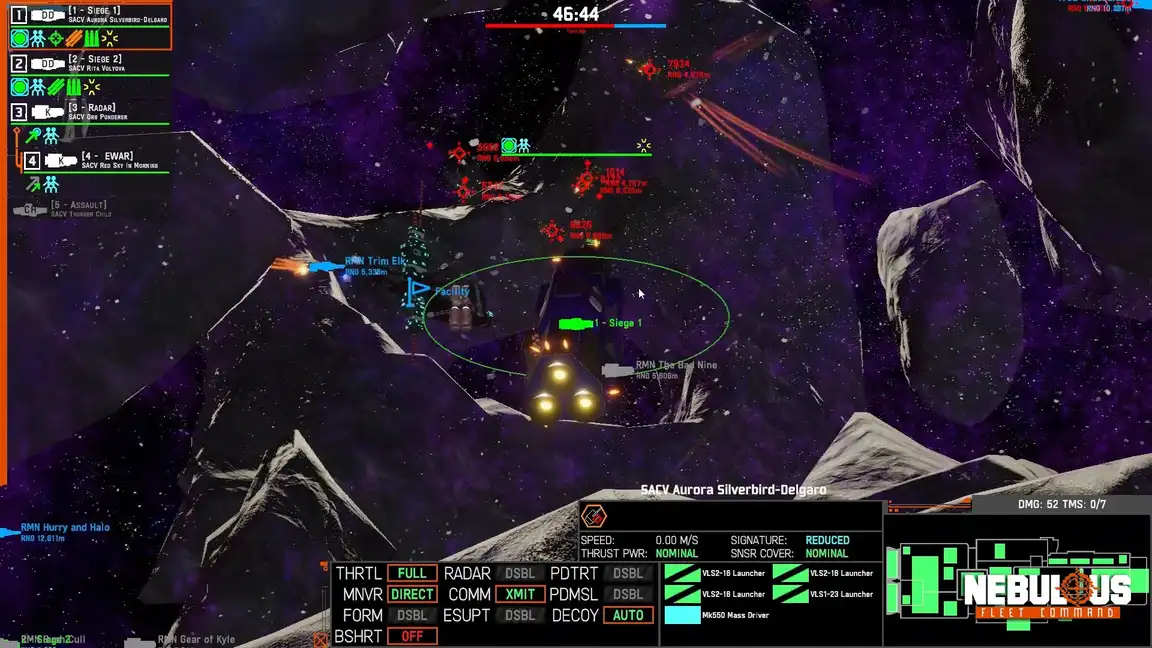Toggle the THRTL Full throttle button

click(x=412, y=574)
